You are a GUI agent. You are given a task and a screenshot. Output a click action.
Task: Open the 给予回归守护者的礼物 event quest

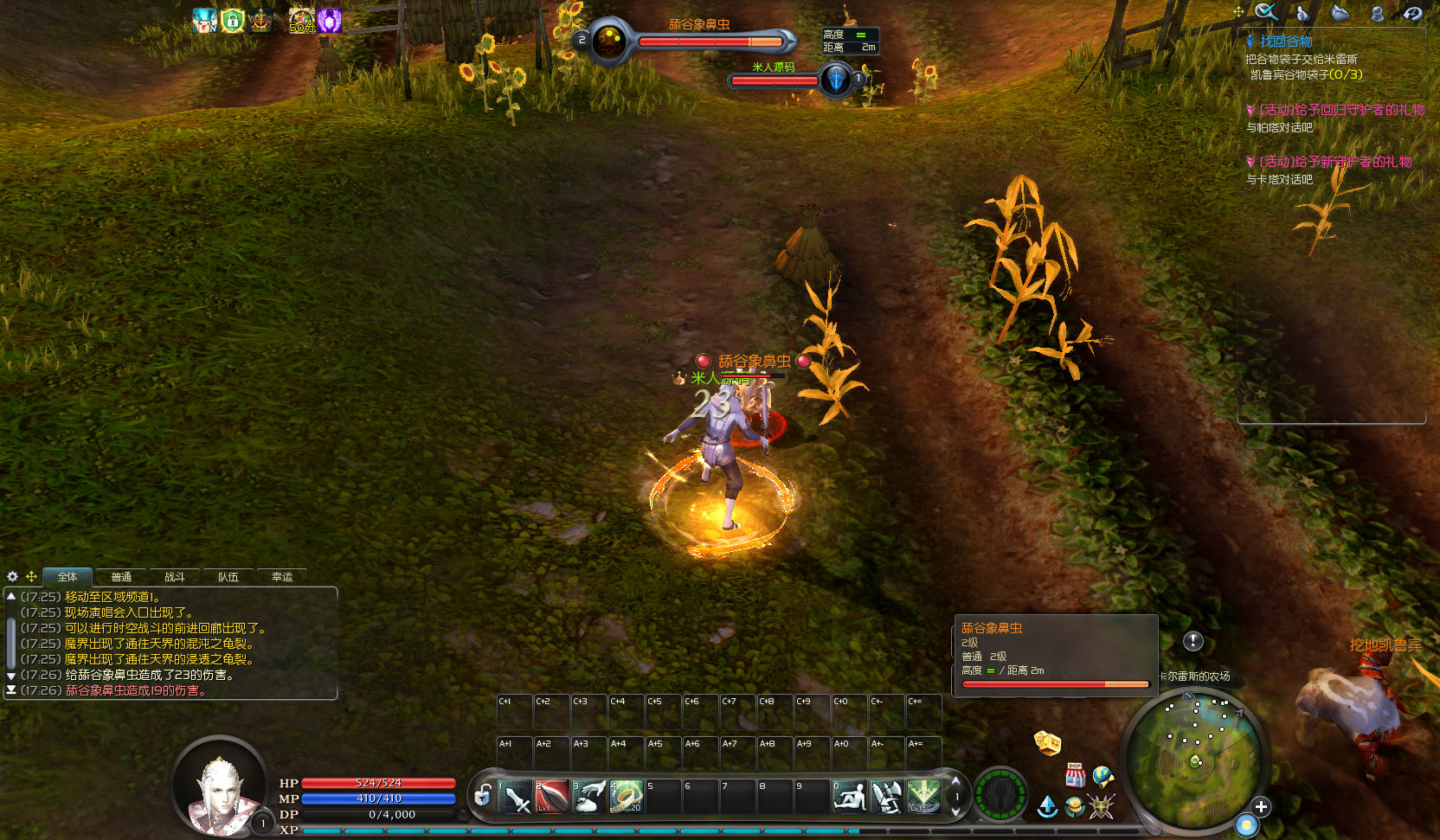point(1340,110)
